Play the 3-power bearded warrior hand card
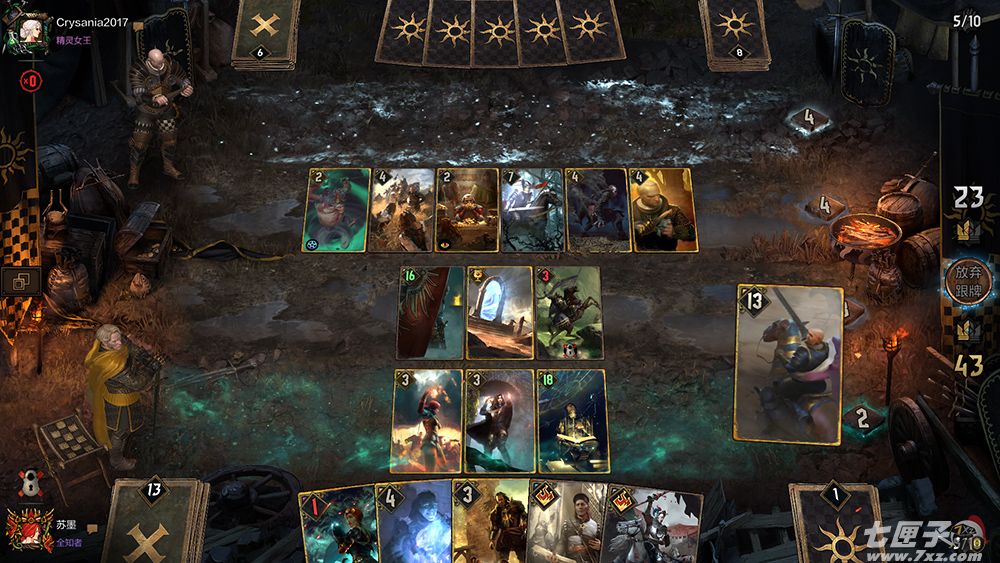 point(488,524)
